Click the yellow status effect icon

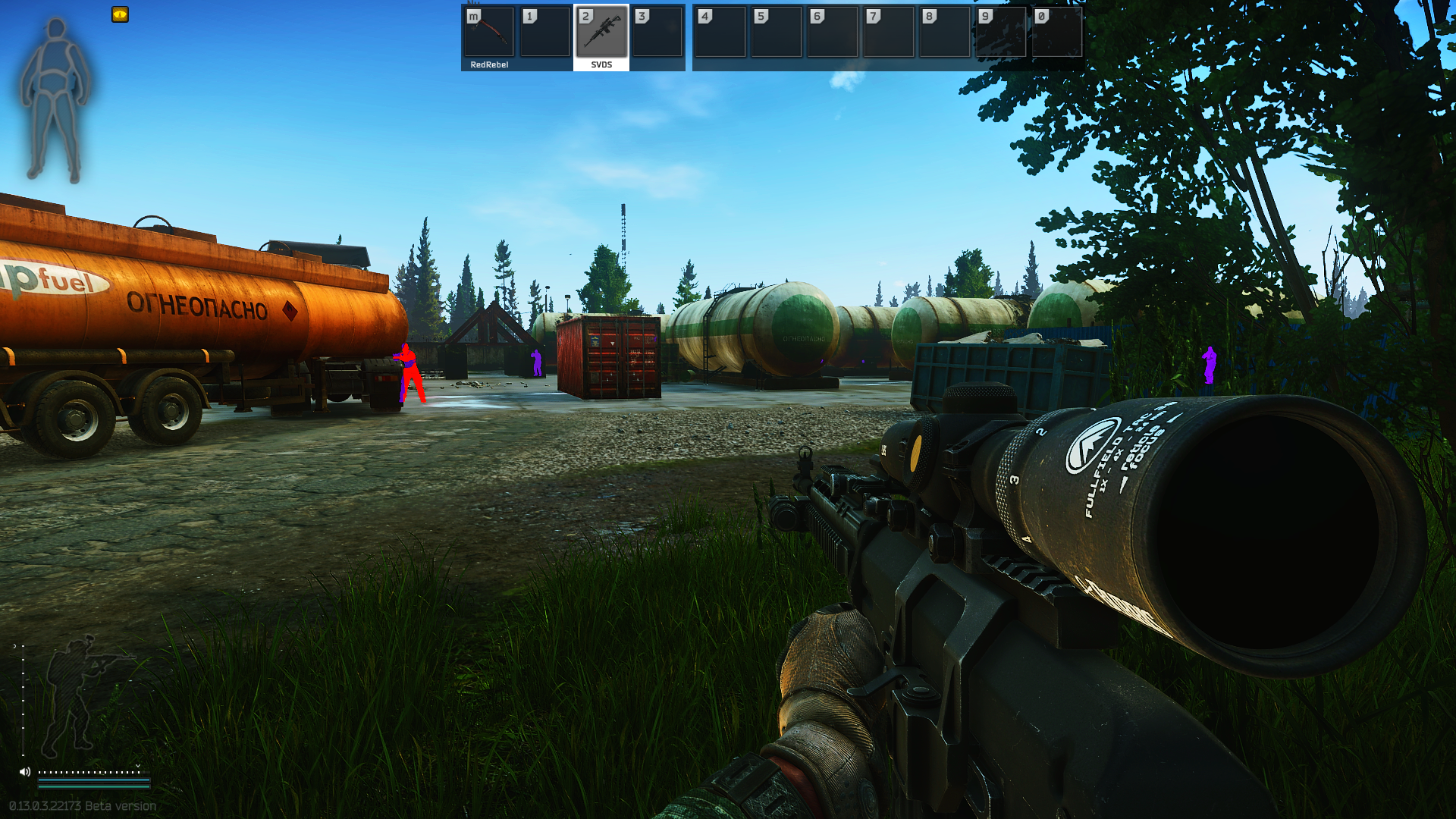120,14
